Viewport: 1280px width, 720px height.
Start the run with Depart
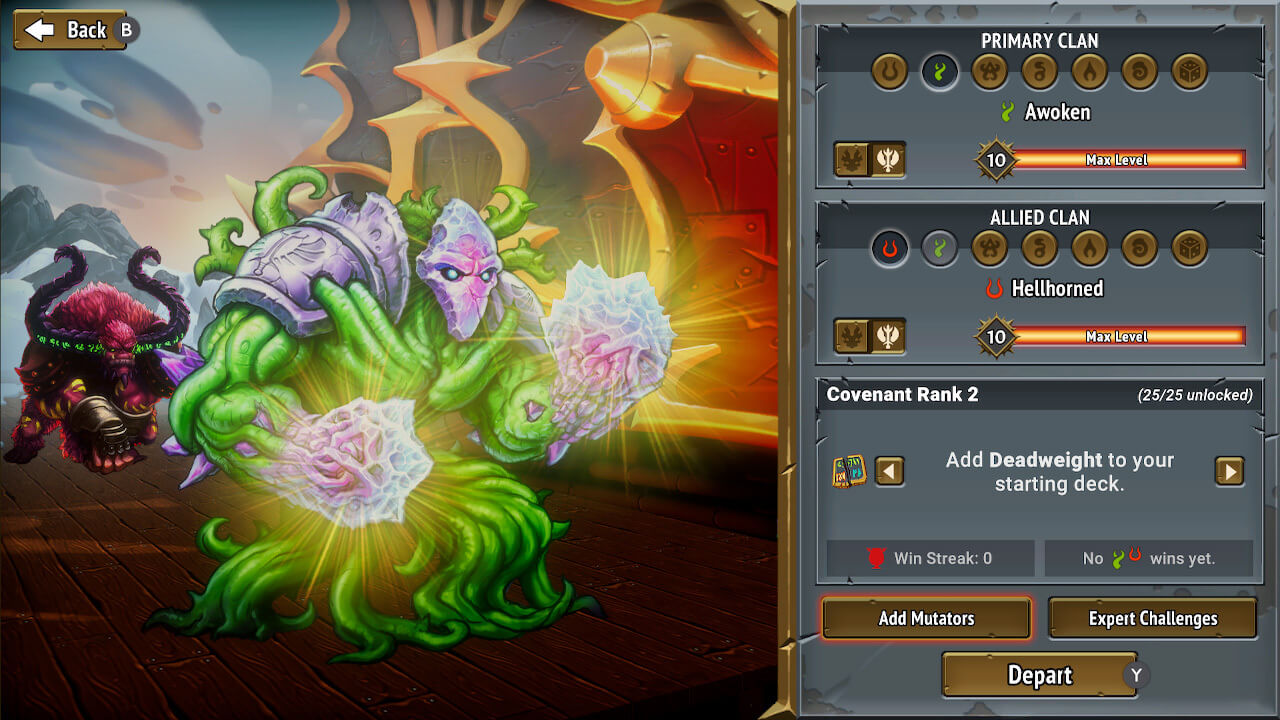click(1039, 675)
